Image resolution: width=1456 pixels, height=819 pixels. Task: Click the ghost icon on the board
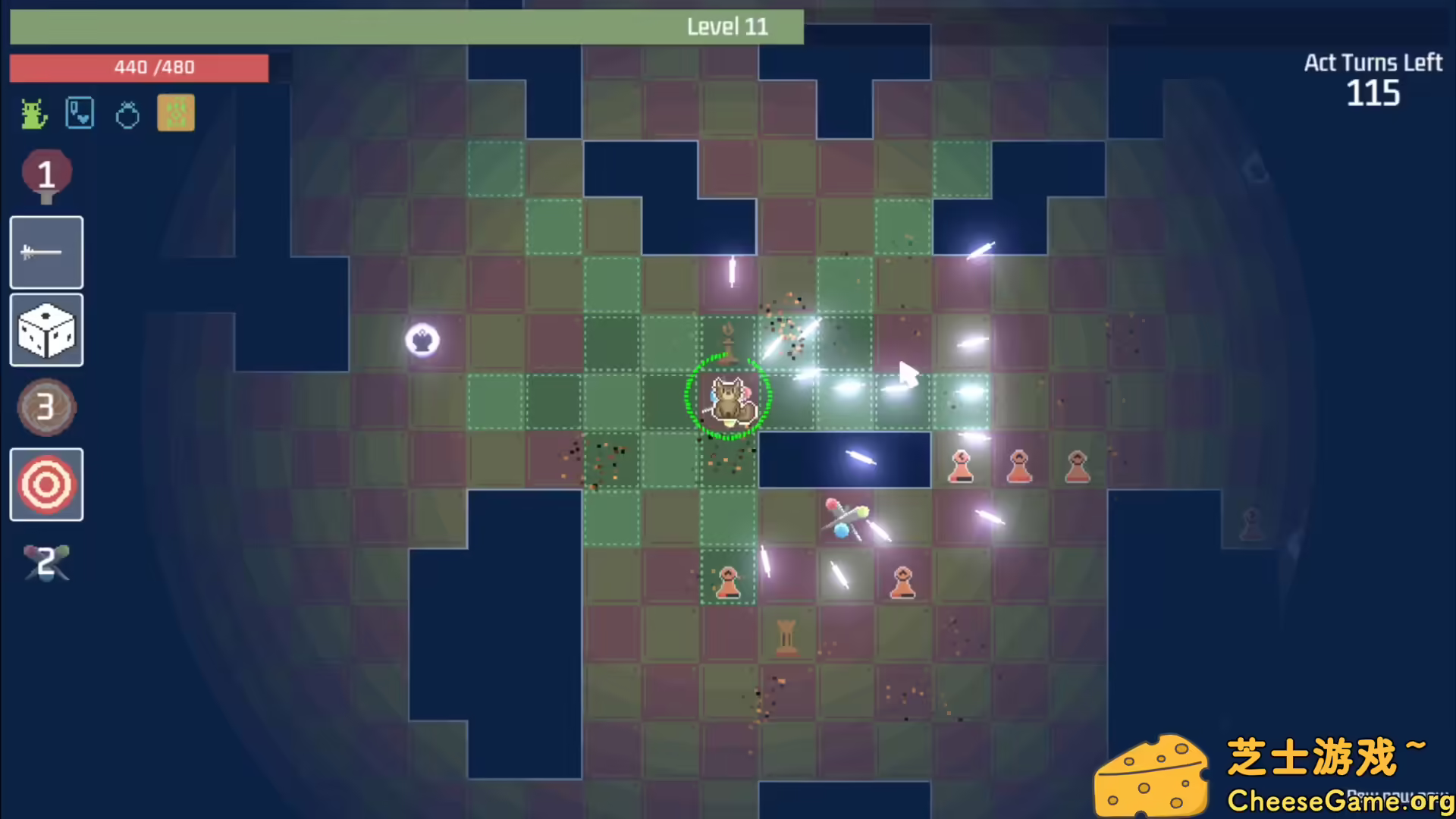tap(422, 339)
